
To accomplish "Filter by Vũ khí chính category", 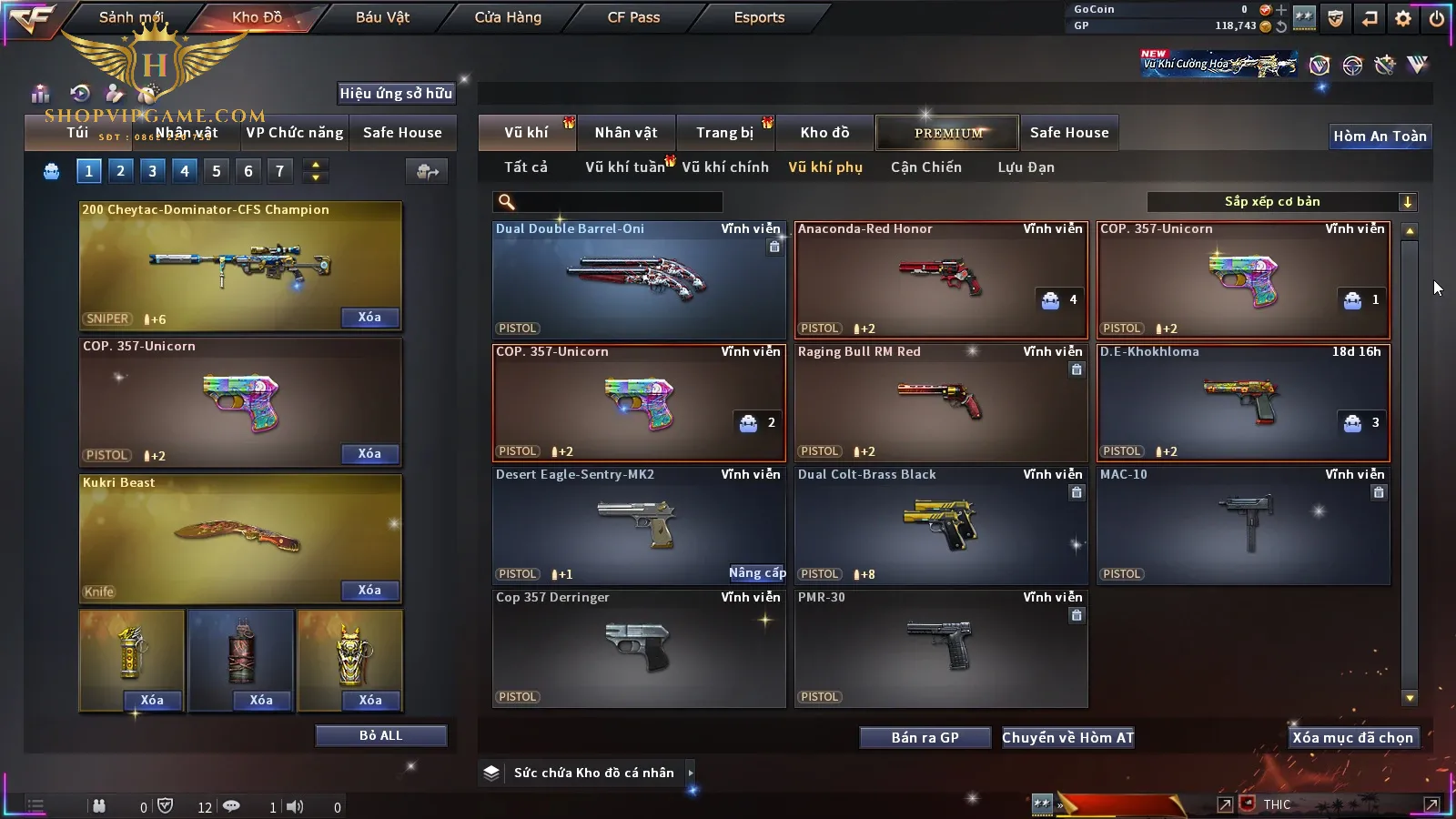I will point(725,167).
